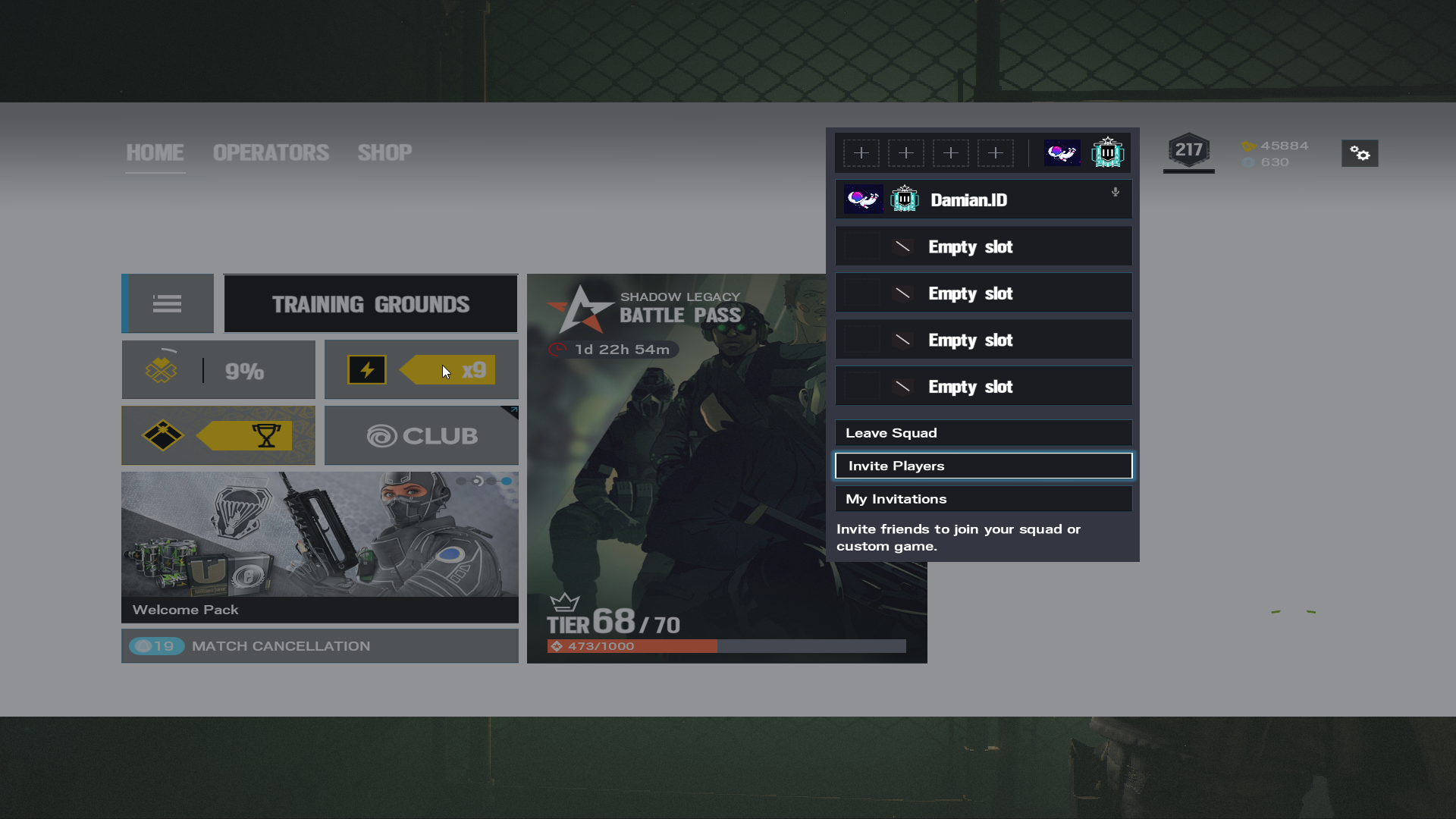The height and width of the screenshot is (819, 1456).
Task: Open the ranked trophy panel
Action: pos(218,436)
